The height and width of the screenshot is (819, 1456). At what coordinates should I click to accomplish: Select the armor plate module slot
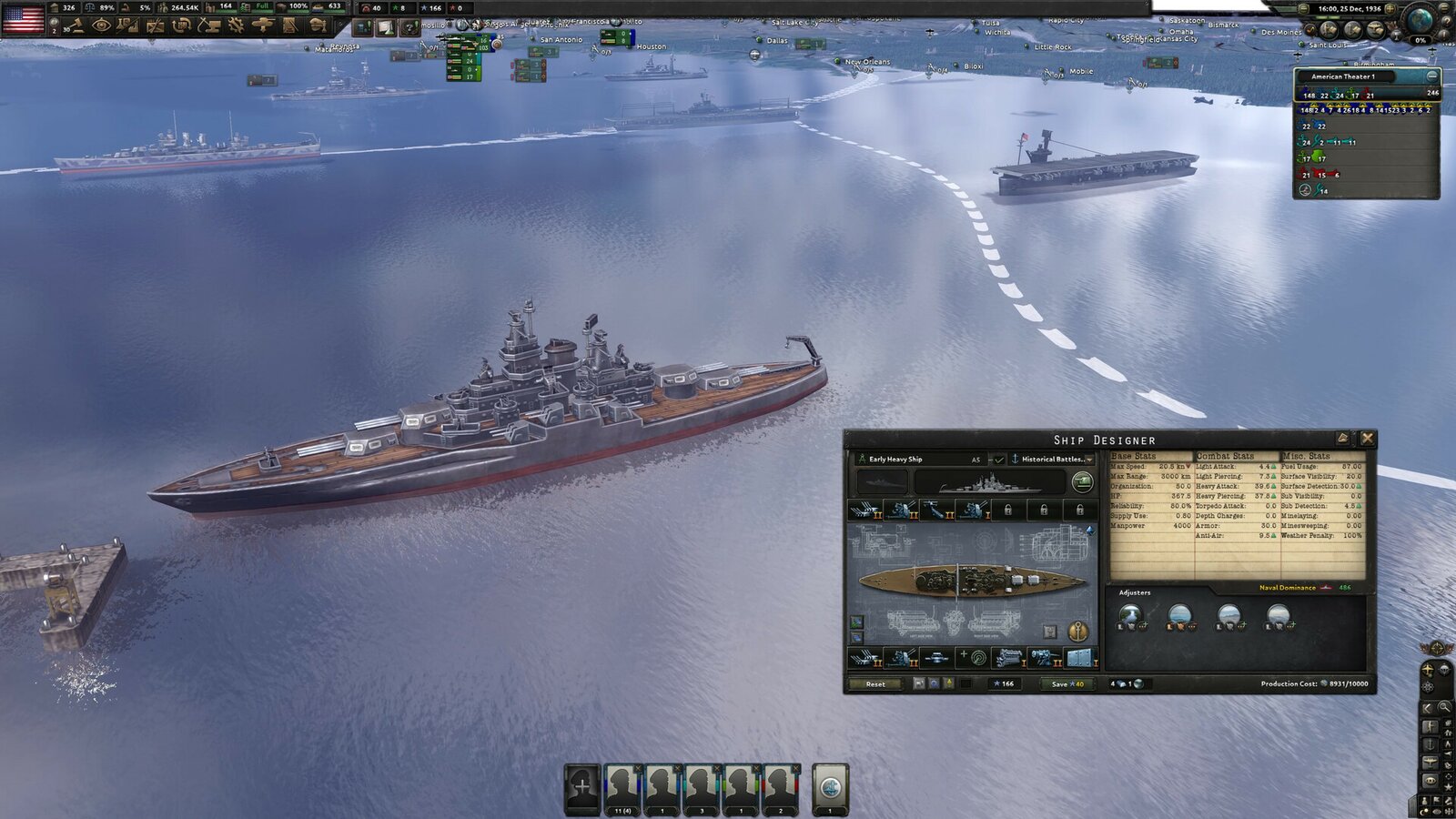pos(1080,657)
